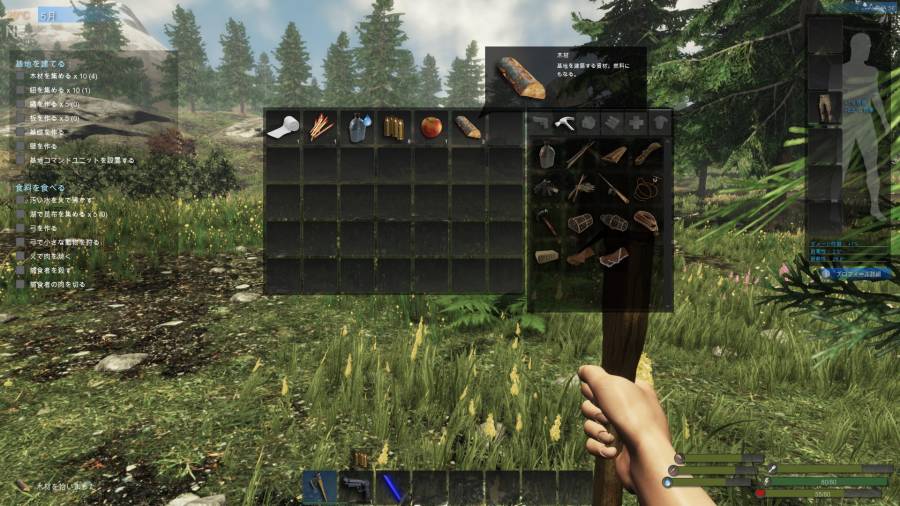Select the brick block crafting recipe
900x506 pixels.
[x=546, y=256]
